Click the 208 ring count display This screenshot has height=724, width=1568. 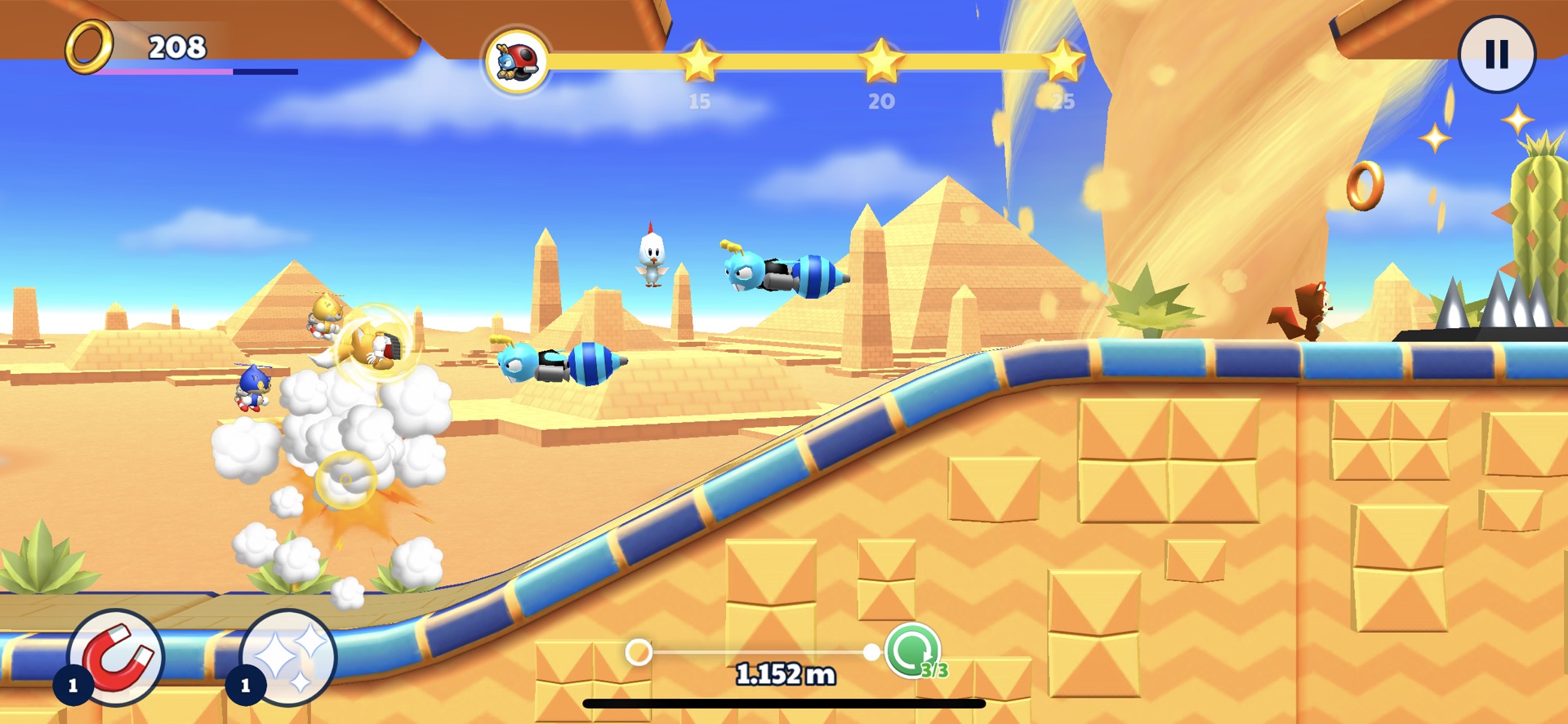(176, 47)
